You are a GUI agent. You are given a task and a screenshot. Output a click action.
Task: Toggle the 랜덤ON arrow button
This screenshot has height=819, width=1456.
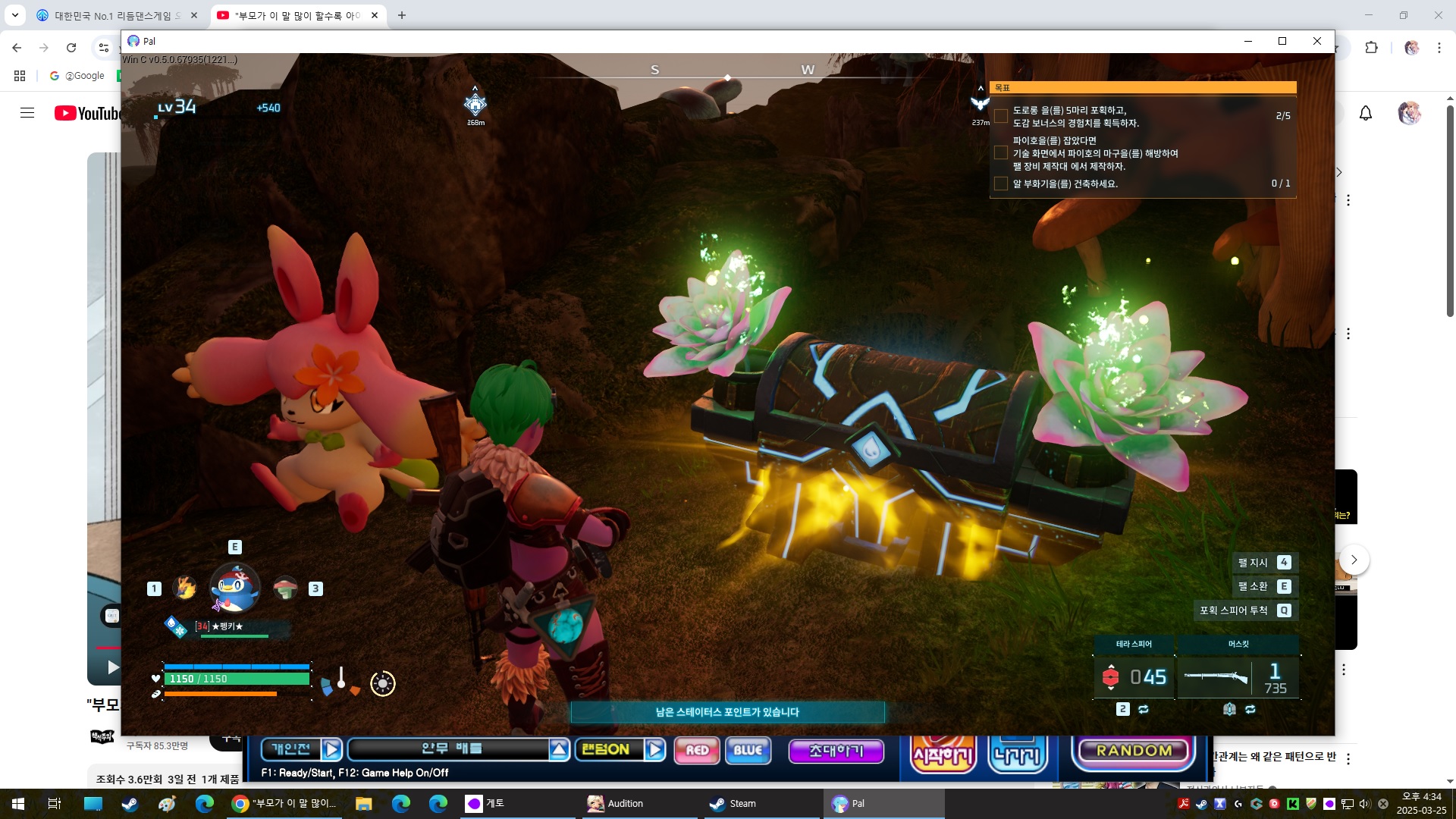tap(655, 750)
